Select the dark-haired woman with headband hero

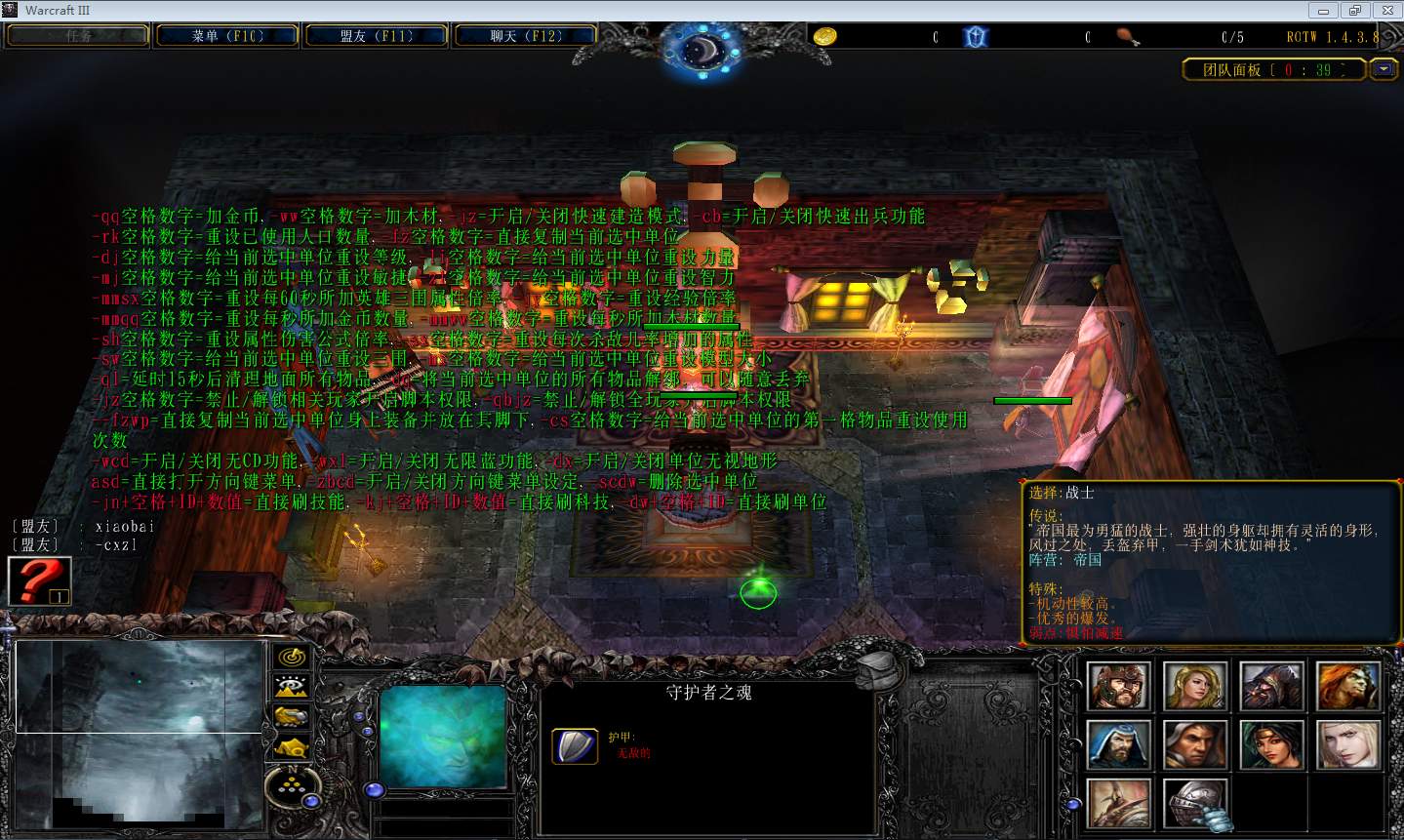pyautogui.click(x=1271, y=745)
